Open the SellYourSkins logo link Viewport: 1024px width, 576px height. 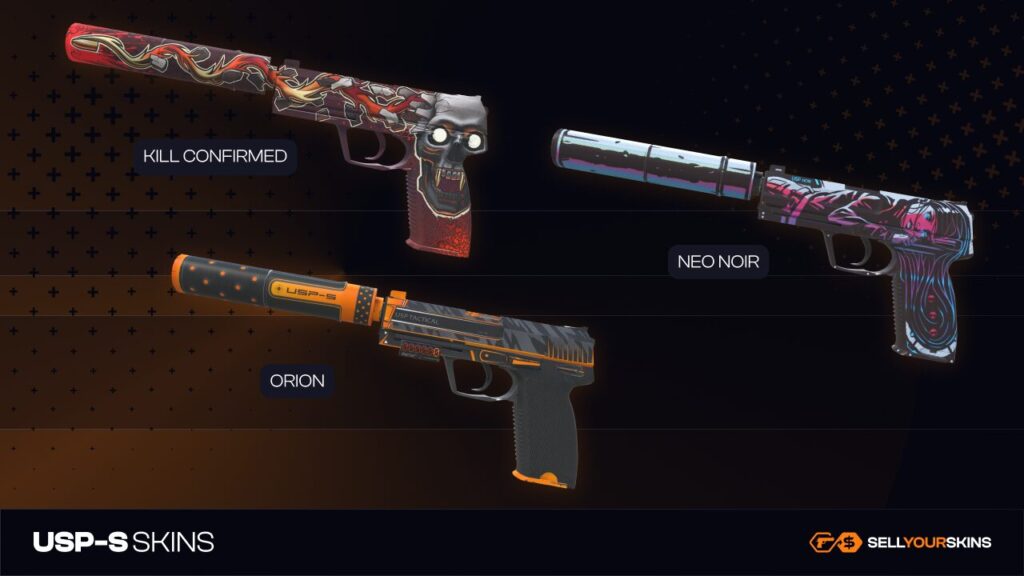tap(900, 542)
